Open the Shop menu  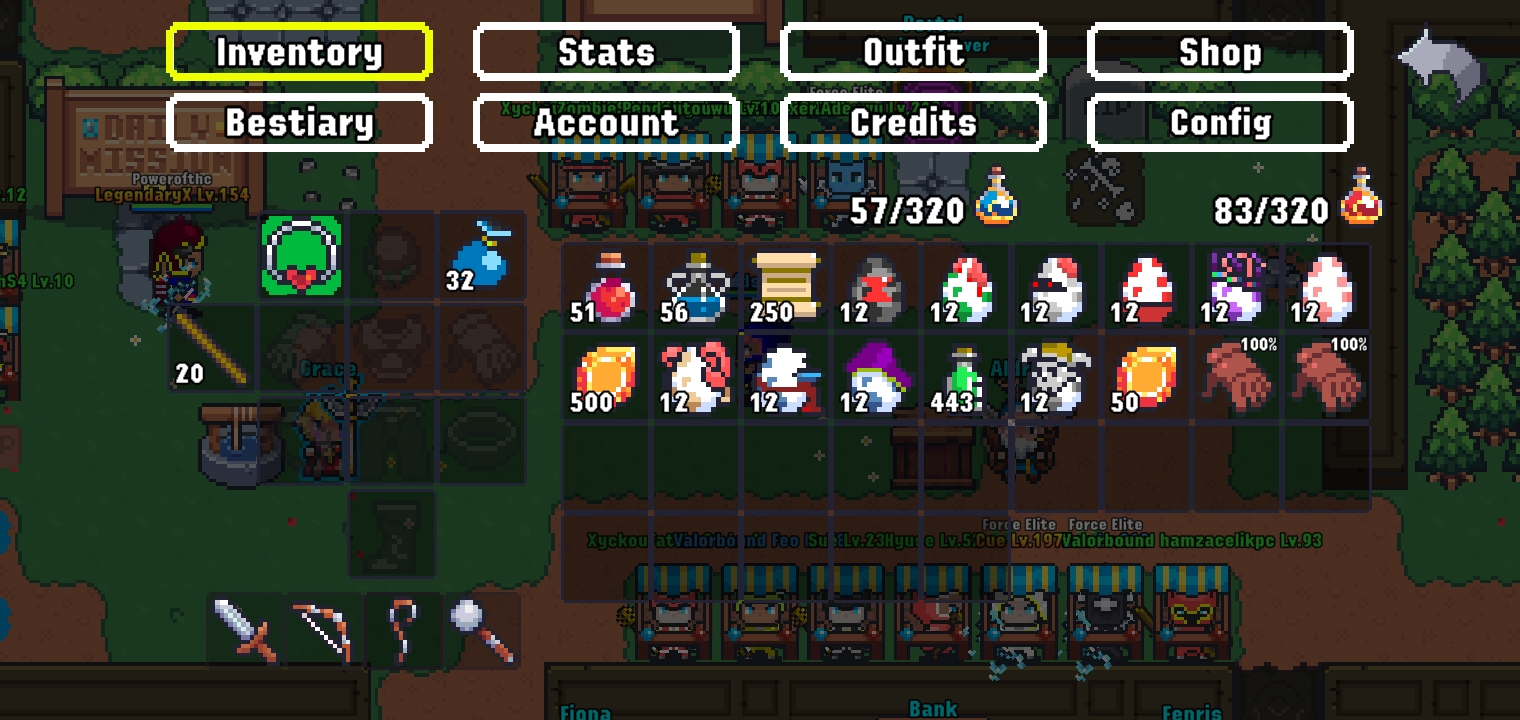pos(1221,51)
